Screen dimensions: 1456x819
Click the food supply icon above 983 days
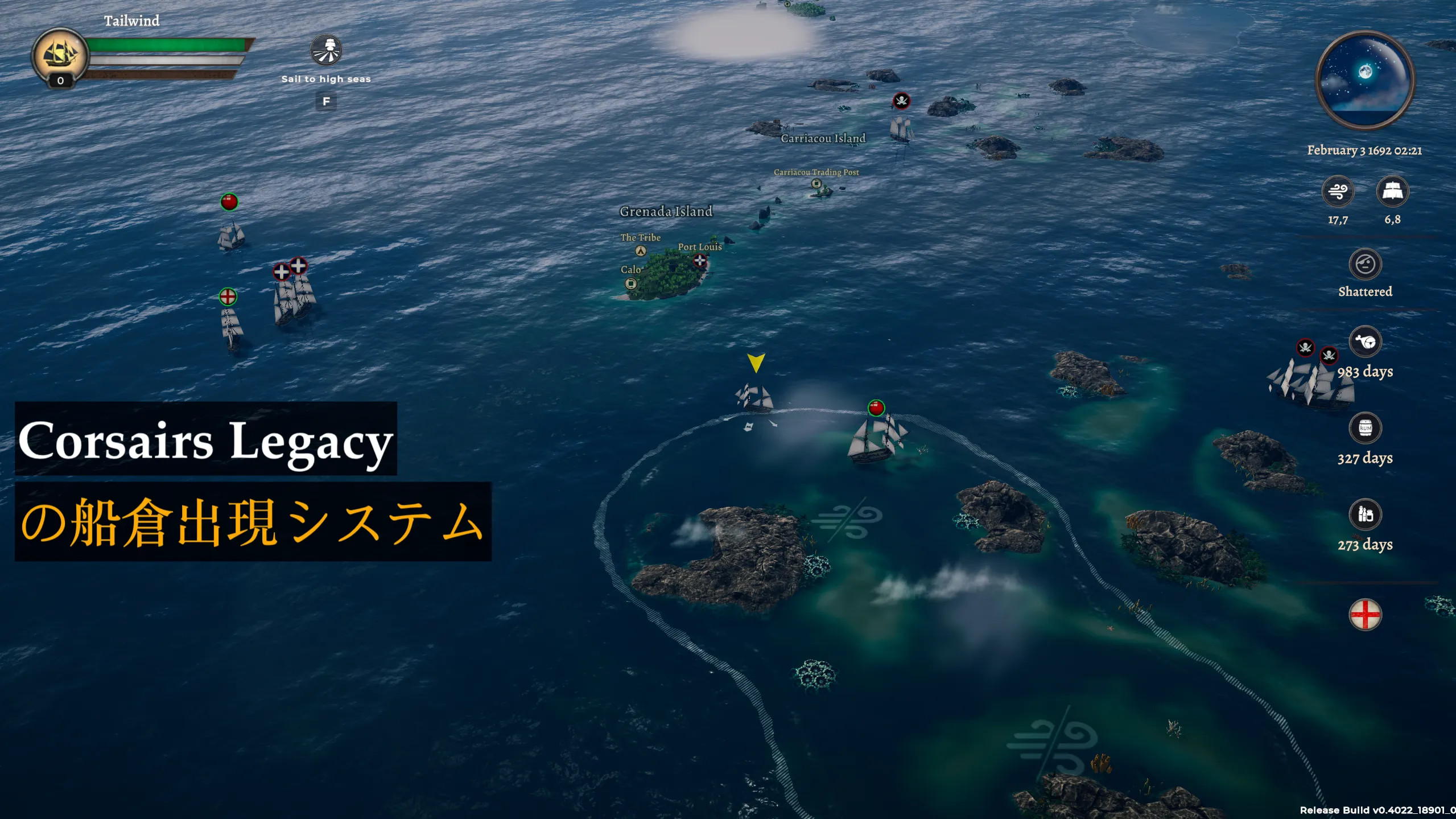point(1365,341)
